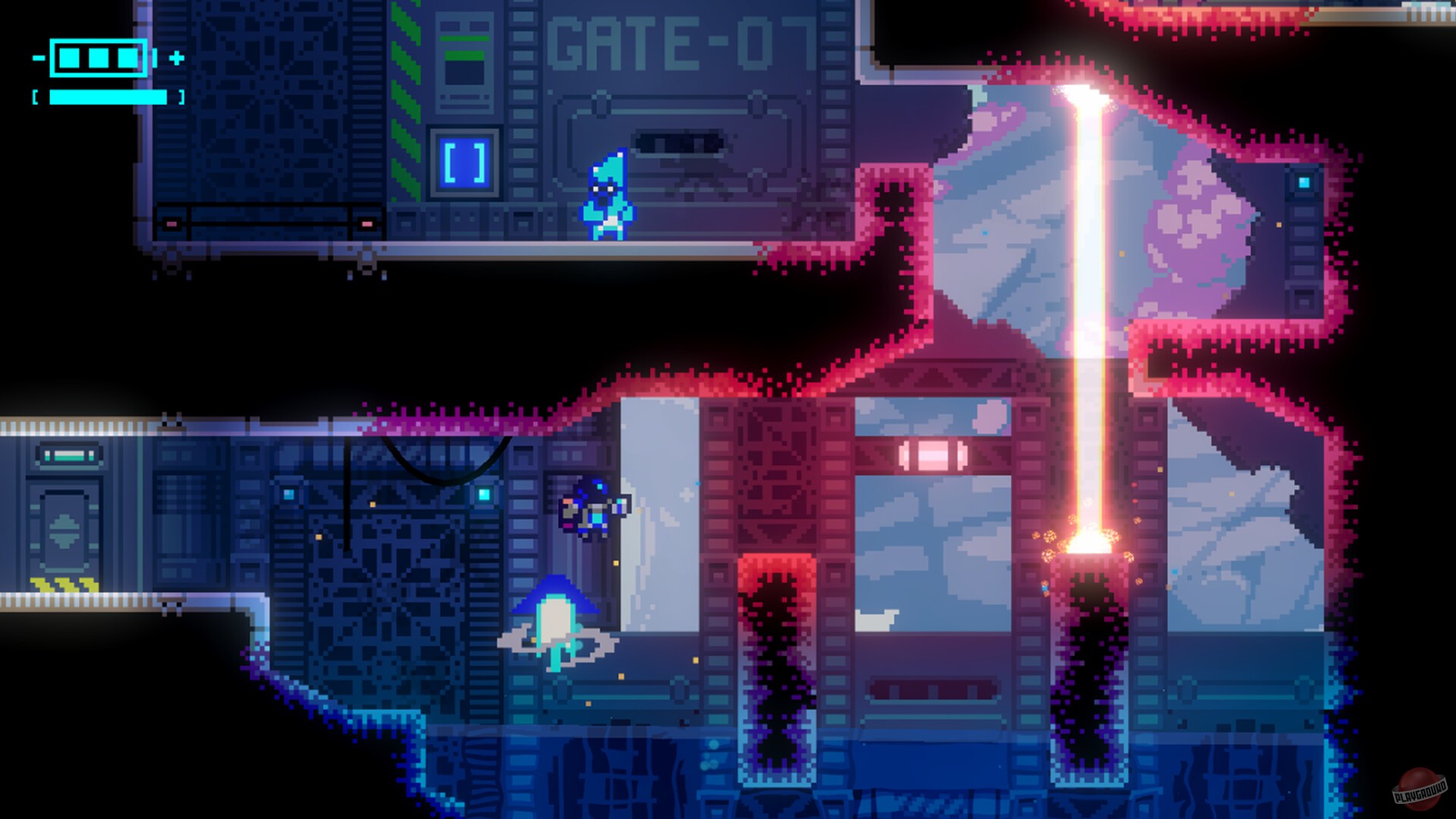Click the battery charge indicator icon
Viewport: 1456px width, 819px height.
(99, 57)
